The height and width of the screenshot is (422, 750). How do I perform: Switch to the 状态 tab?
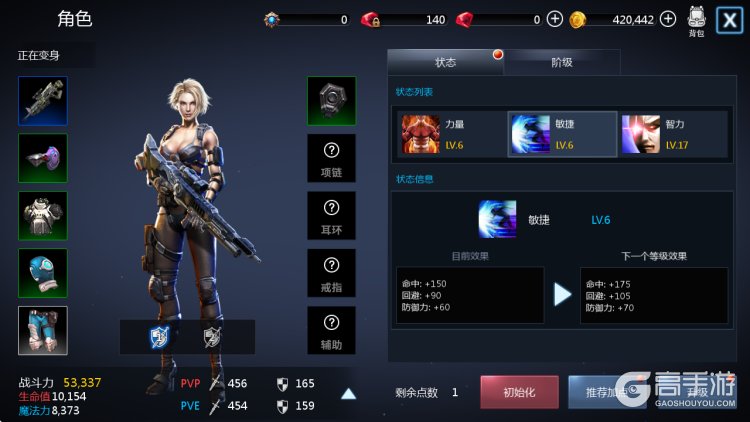click(446, 62)
